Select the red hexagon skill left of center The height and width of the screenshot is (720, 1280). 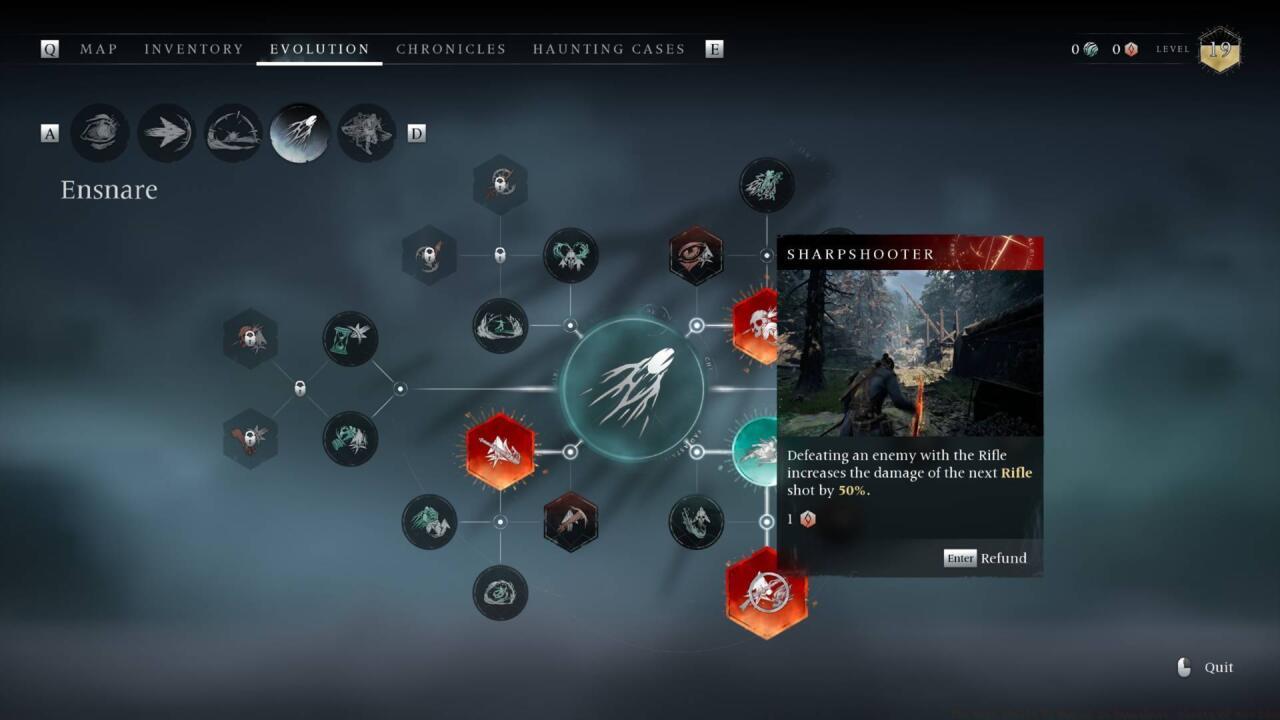tap(500, 452)
